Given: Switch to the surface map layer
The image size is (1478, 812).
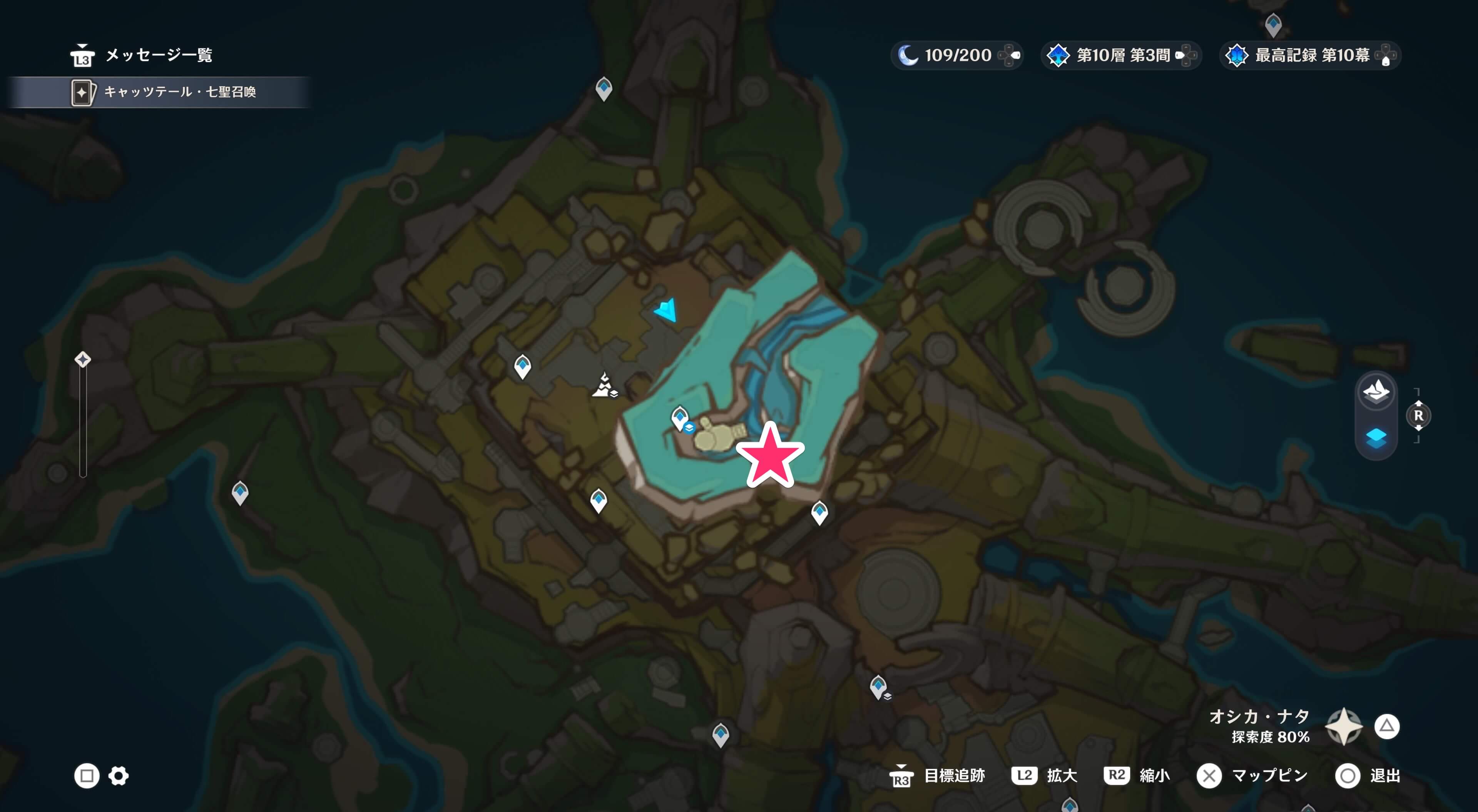Looking at the screenshot, I should pos(1376,392).
